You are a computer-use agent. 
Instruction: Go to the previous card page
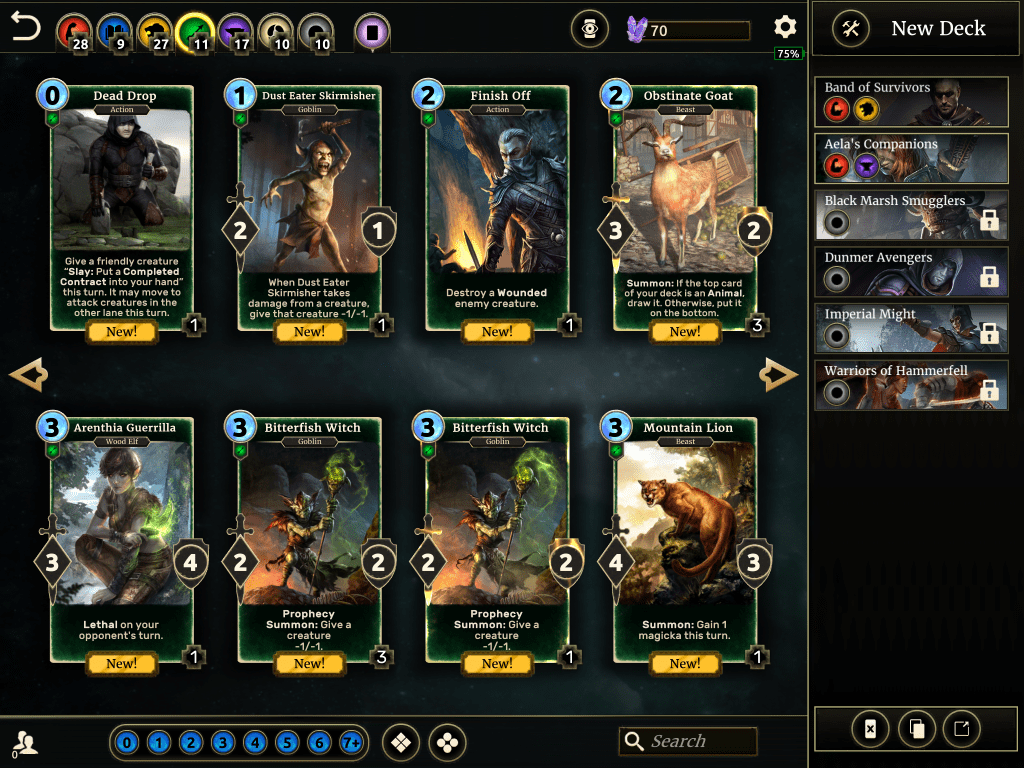pos(28,375)
